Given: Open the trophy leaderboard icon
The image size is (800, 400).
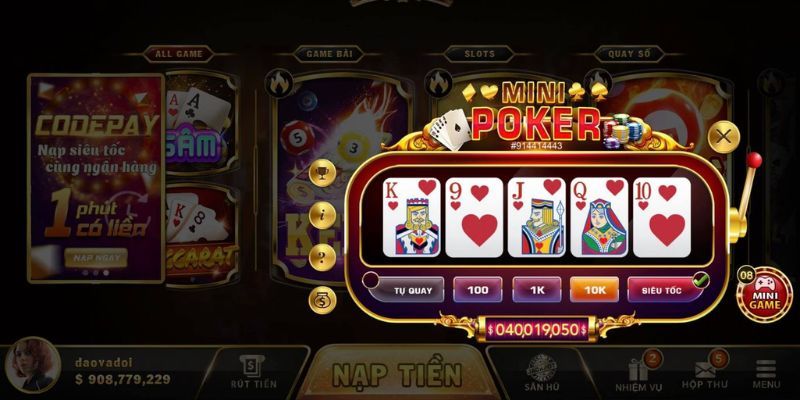Looking at the screenshot, I should [x=322, y=173].
